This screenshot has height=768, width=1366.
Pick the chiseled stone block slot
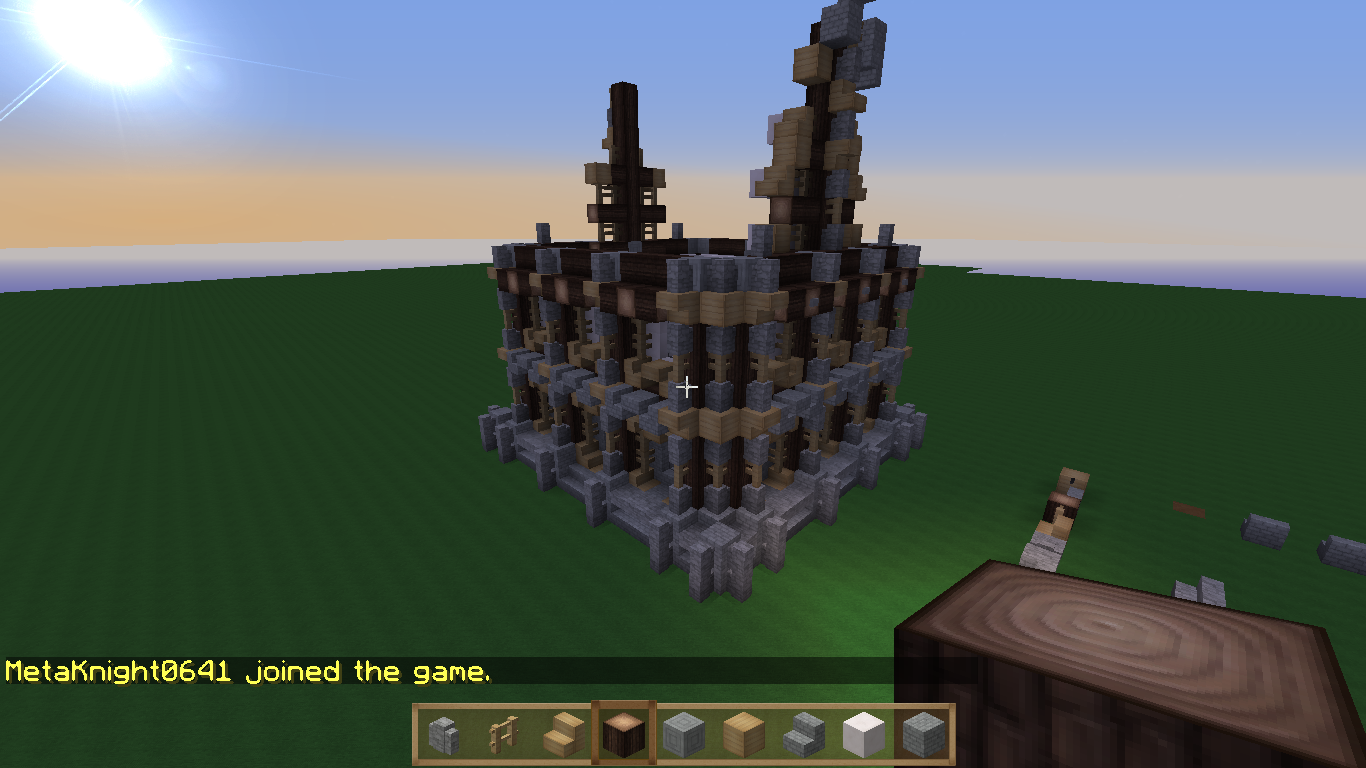click(x=683, y=735)
